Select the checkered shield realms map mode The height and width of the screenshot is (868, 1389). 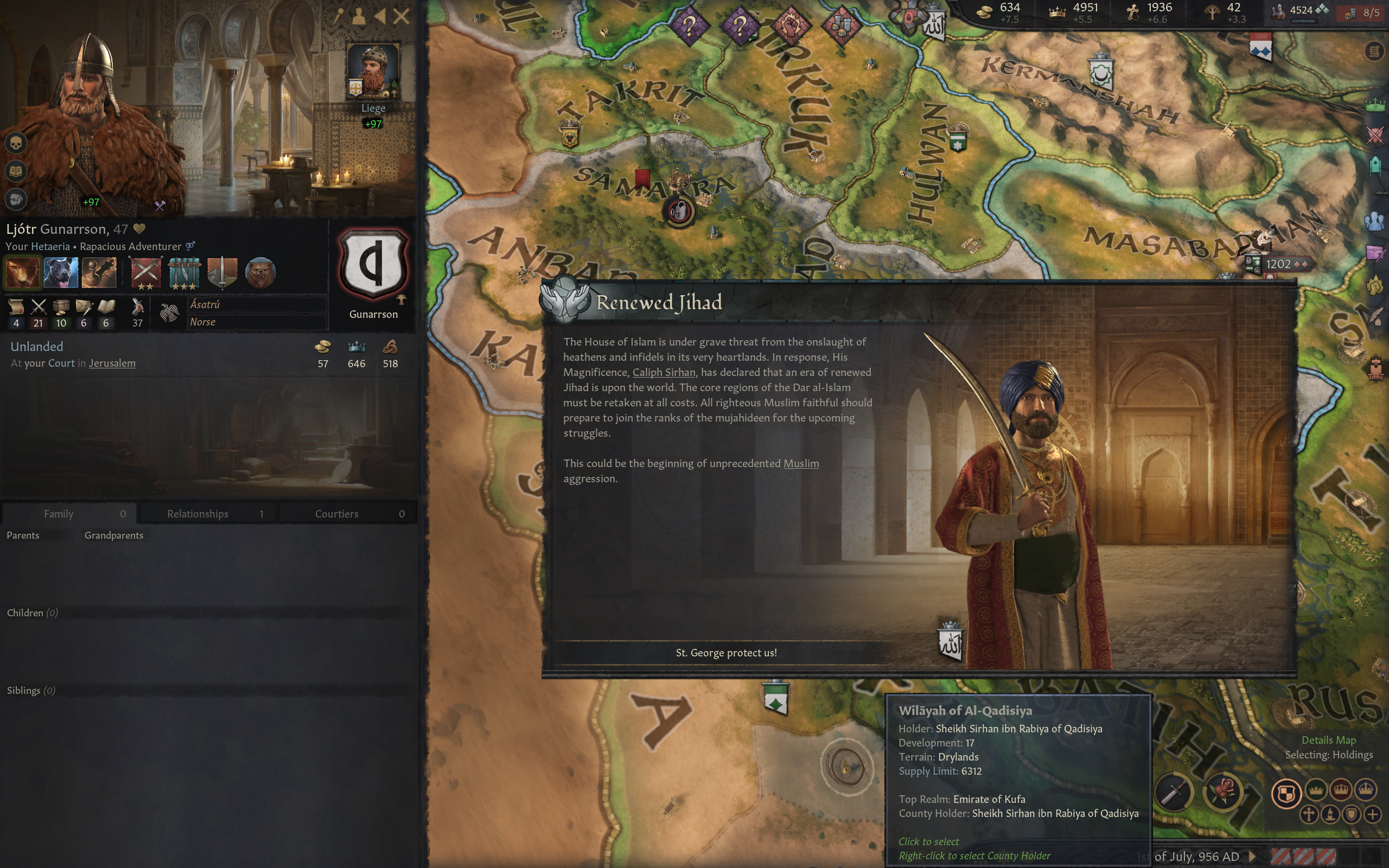pyautogui.click(x=1286, y=793)
